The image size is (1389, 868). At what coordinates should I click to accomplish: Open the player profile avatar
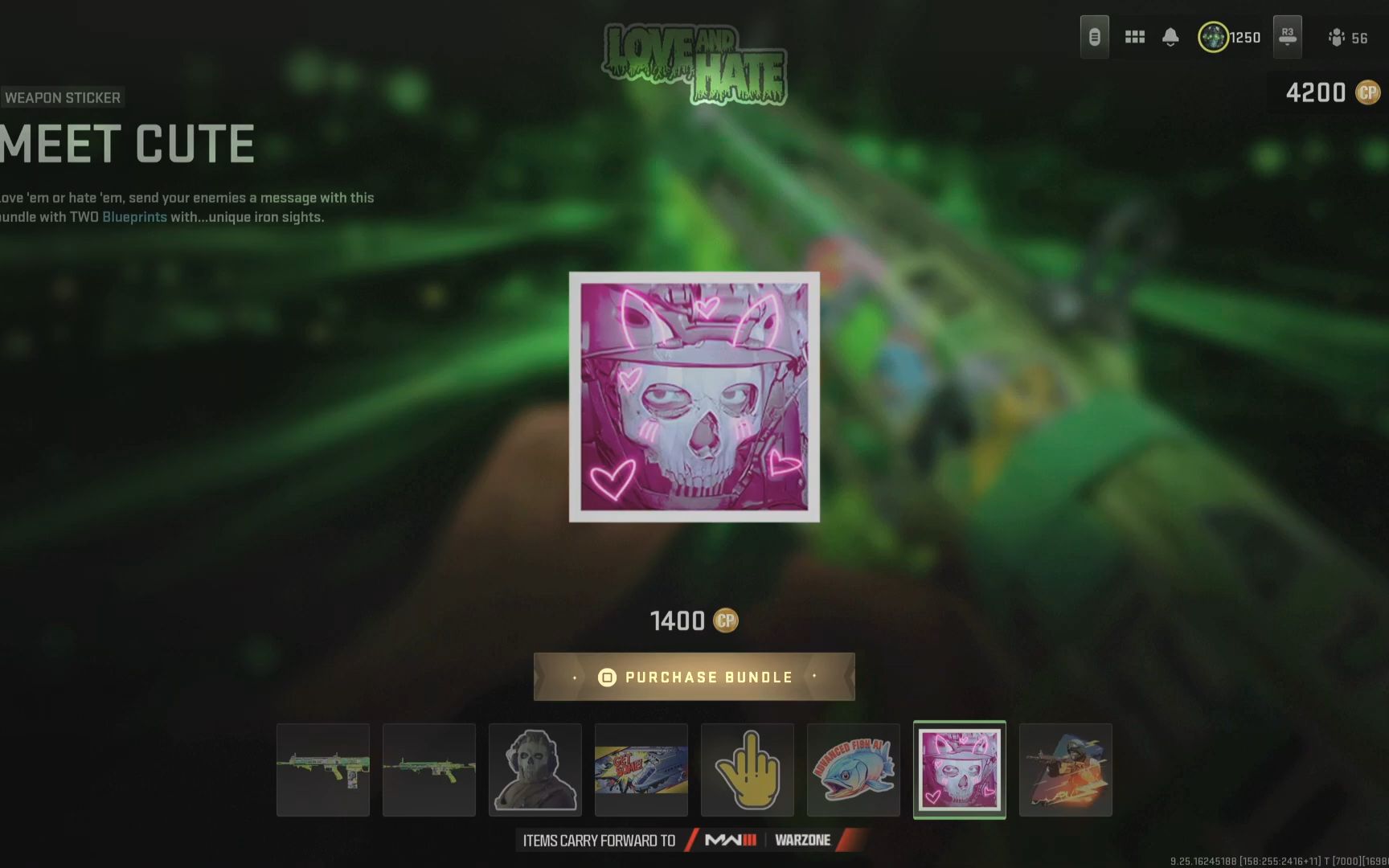[1213, 37]
